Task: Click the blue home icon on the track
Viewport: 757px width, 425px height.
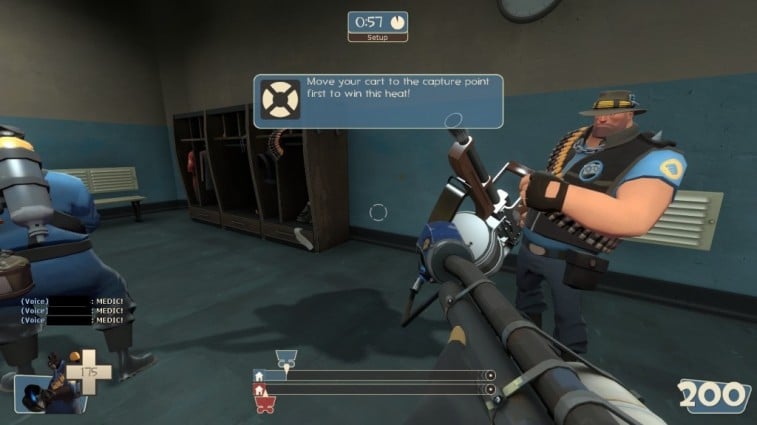Action: (x=260, y=376)
